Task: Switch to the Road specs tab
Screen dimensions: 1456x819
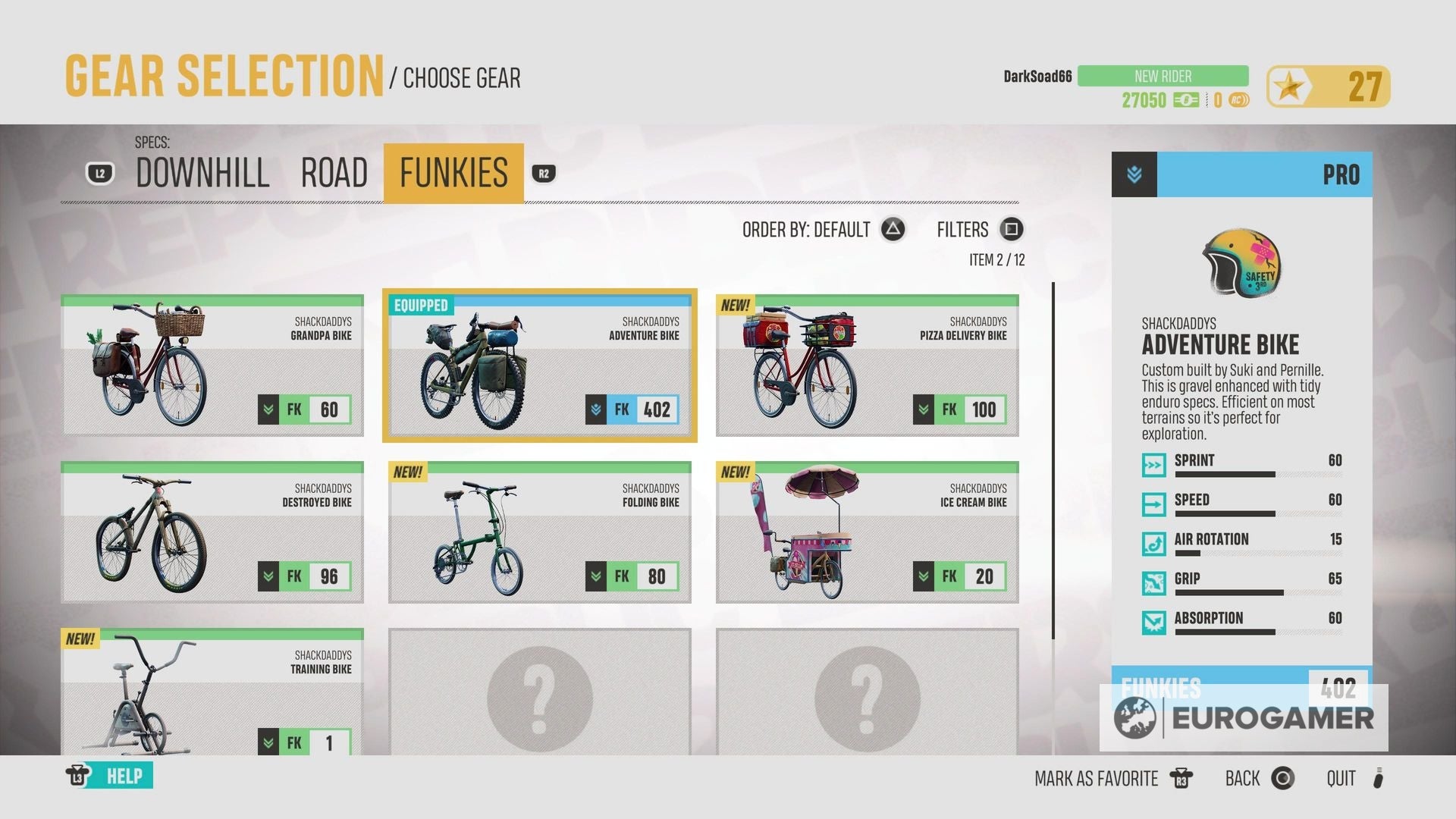Action: 334,173
